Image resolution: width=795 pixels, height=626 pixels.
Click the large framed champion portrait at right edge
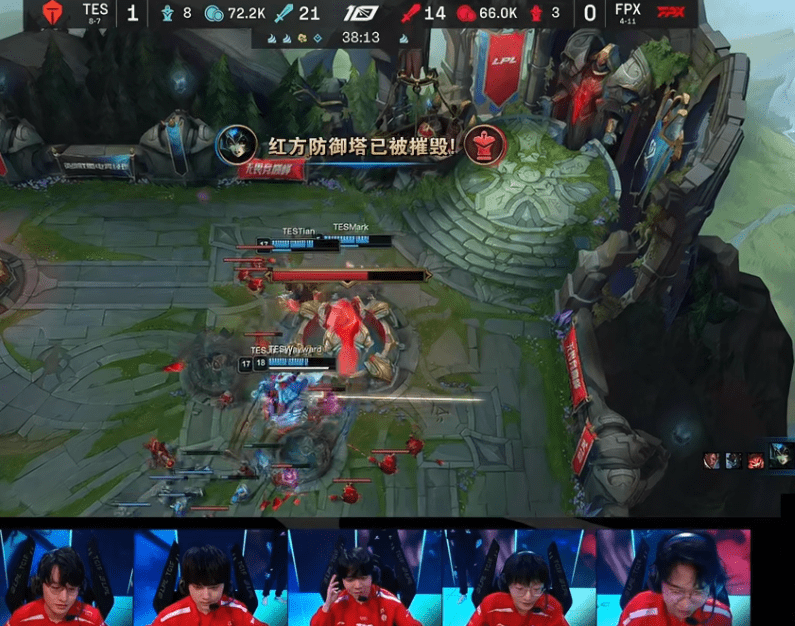[781, 455]
